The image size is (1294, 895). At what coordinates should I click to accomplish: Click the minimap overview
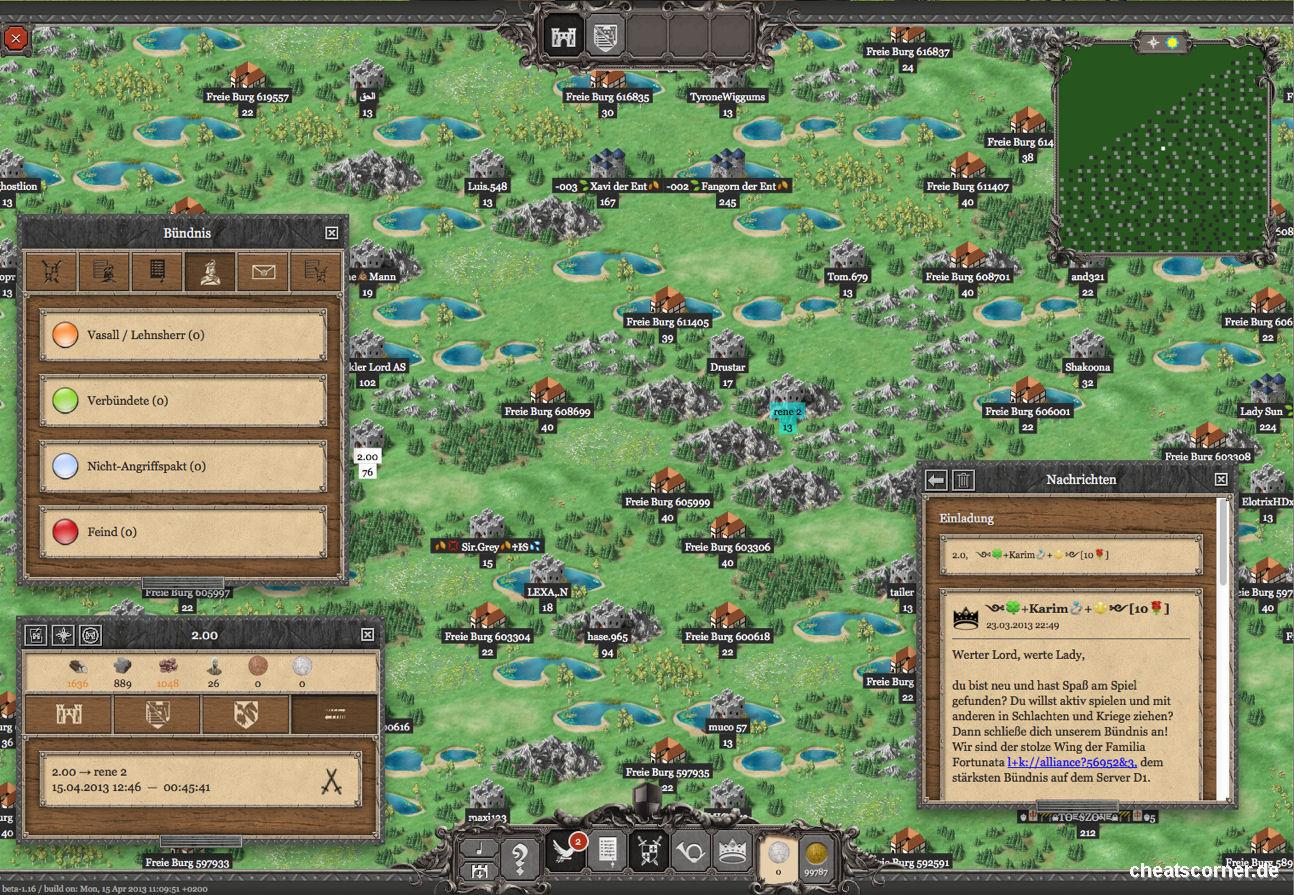point(1162,148)
